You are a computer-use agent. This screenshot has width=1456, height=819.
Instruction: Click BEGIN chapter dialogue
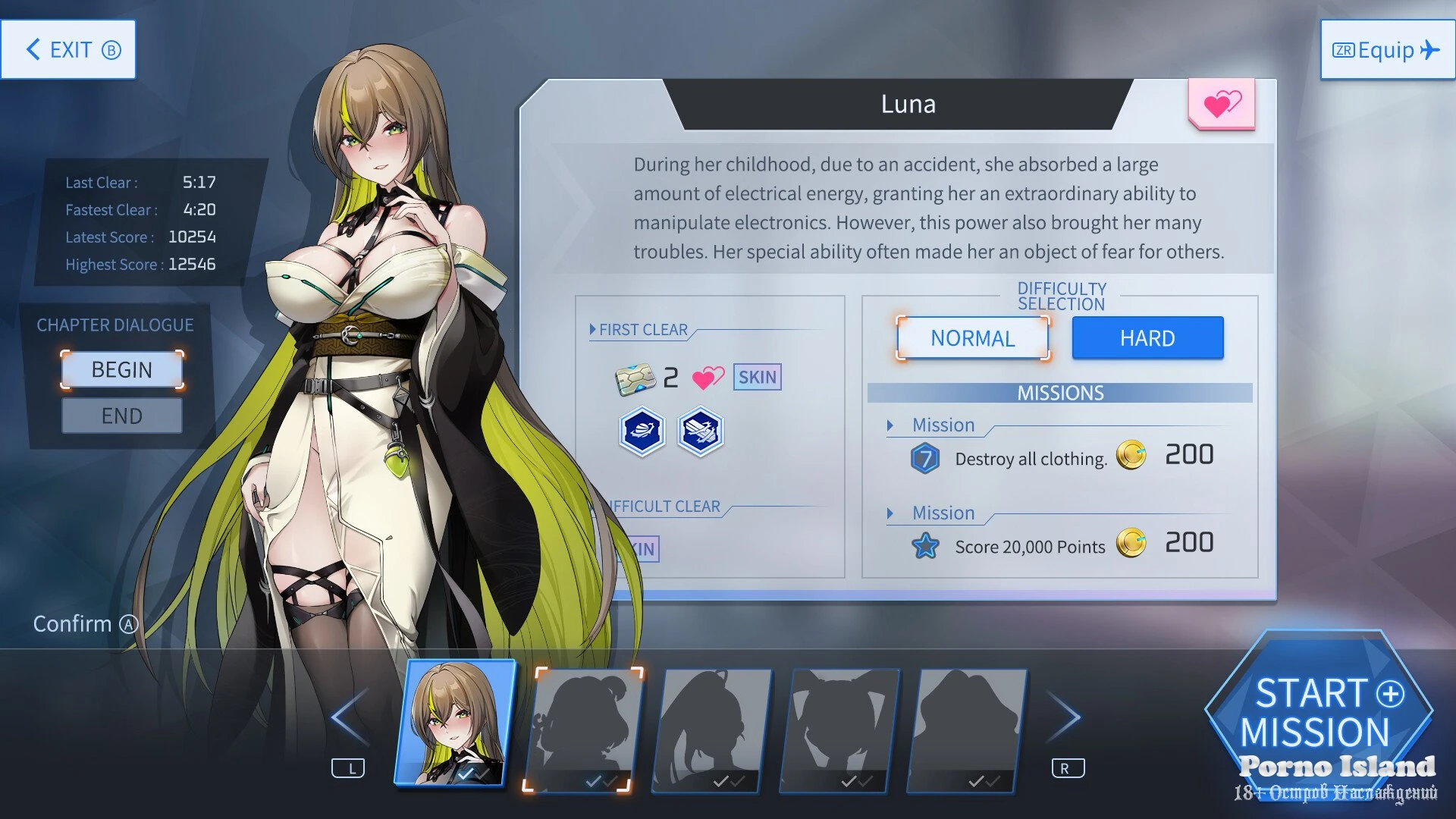(x=121, y=370)
